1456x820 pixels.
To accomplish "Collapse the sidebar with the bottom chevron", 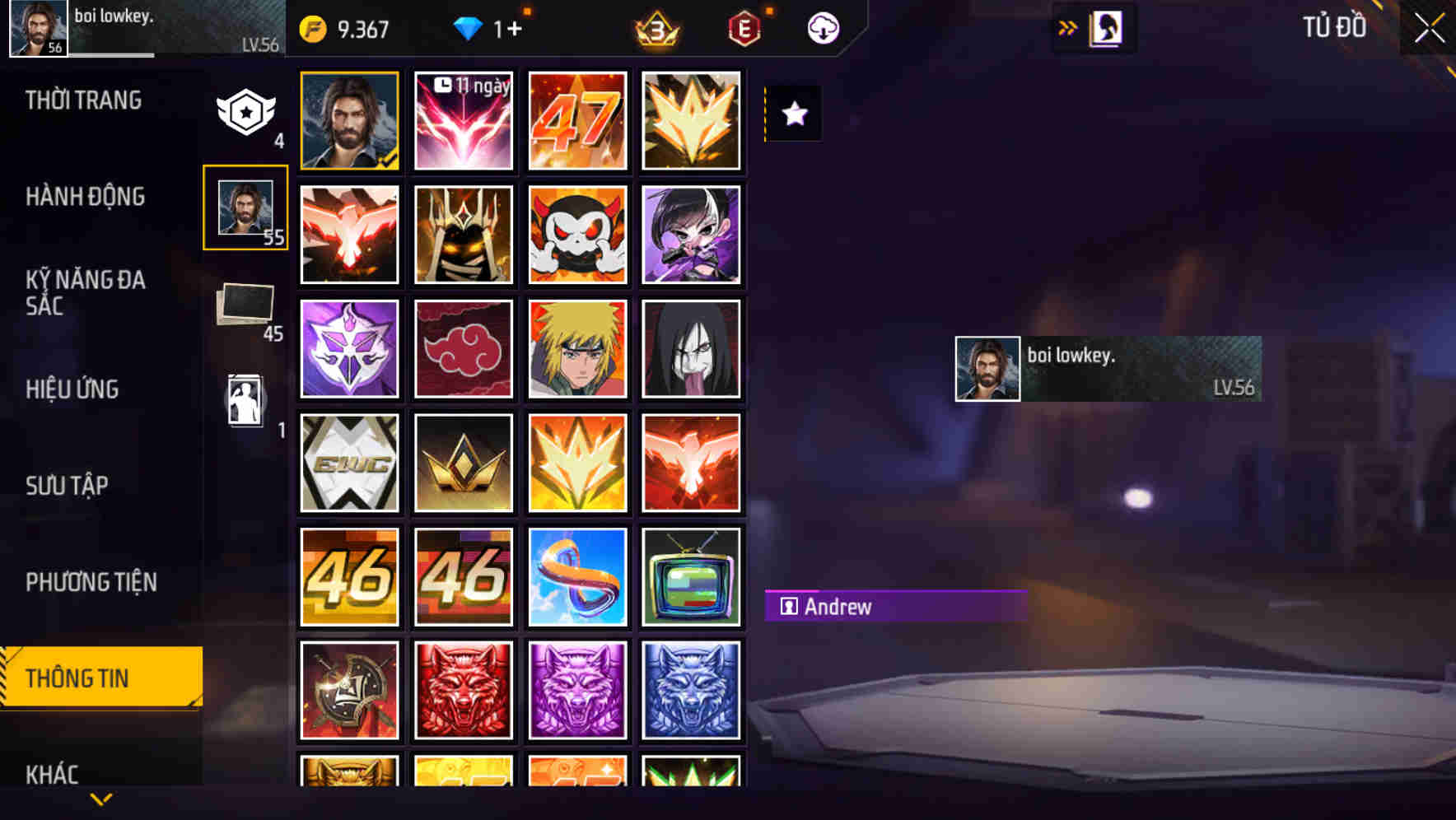I will [100, 798].
